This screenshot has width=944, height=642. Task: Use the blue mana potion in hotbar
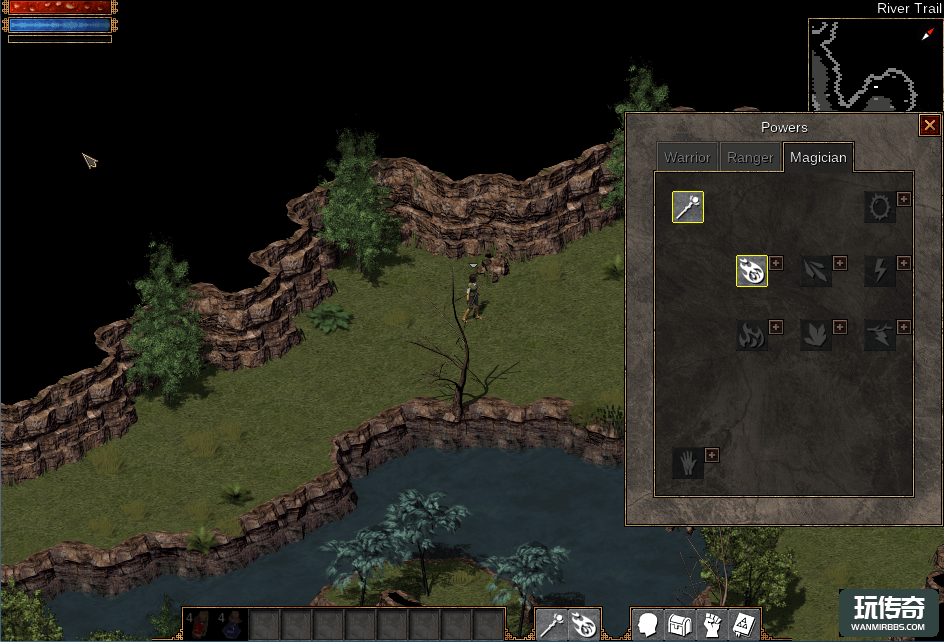pyautogui.click(x=232, y=625)
